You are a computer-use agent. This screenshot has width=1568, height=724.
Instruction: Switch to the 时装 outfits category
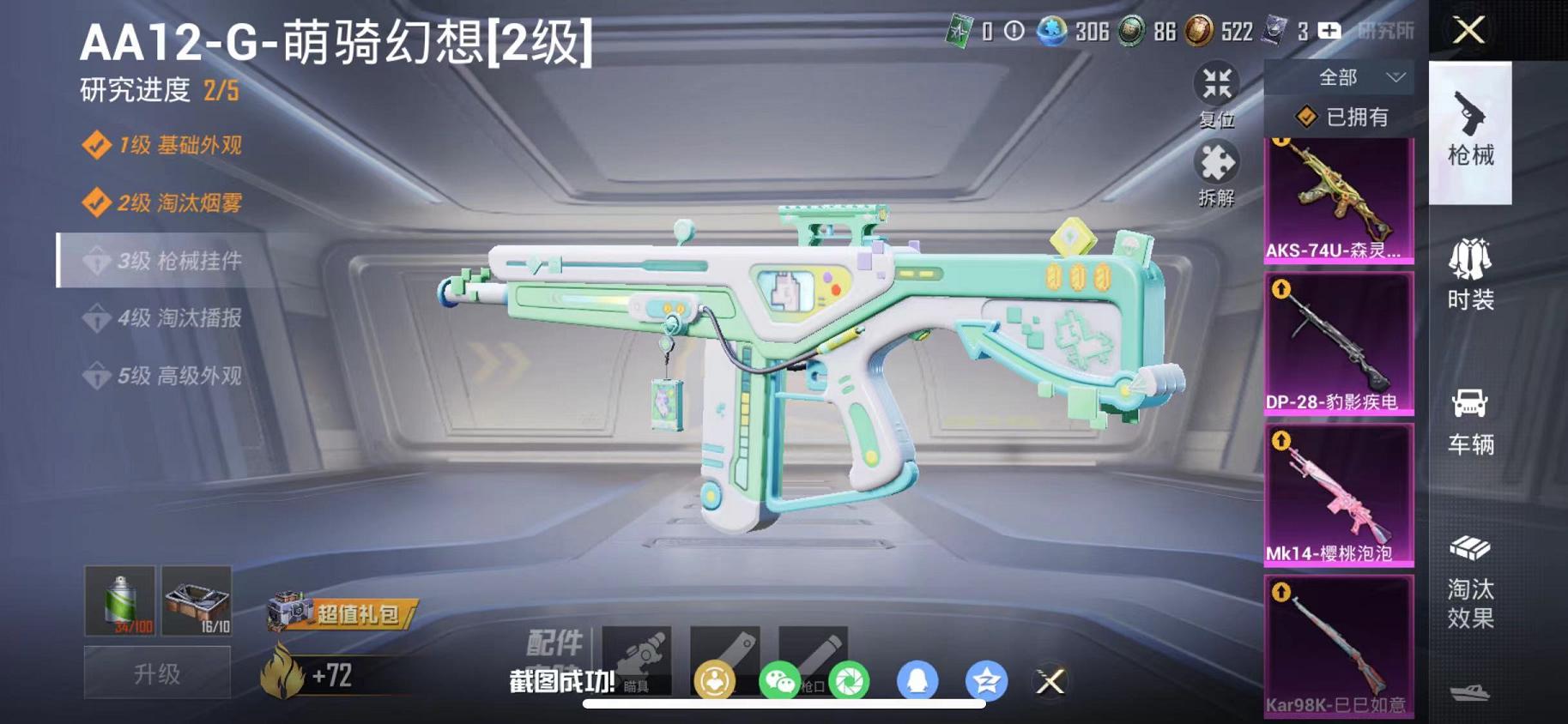click(x=1472, y=275)
